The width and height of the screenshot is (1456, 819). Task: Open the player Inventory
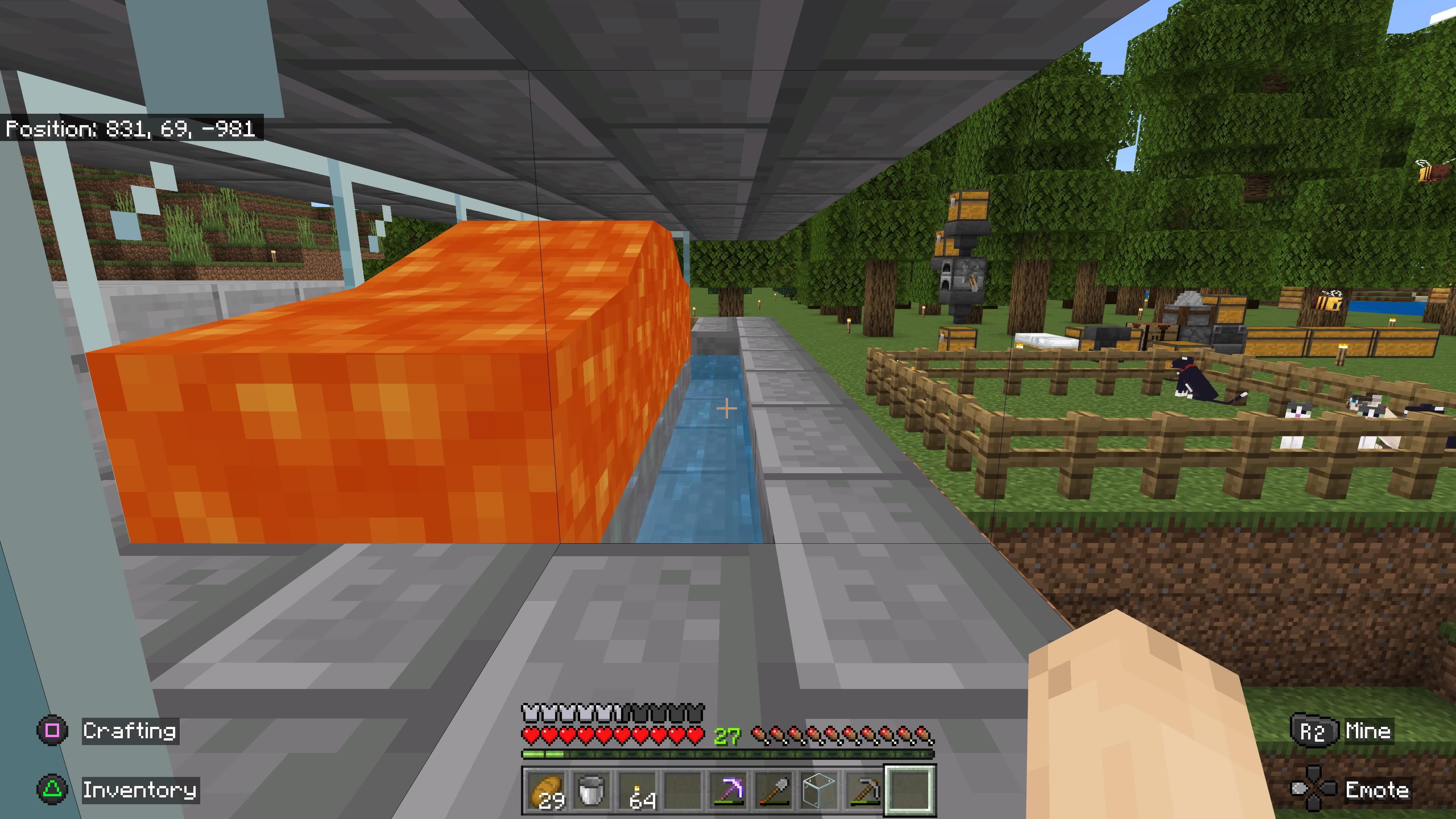(x=141, y=791)
